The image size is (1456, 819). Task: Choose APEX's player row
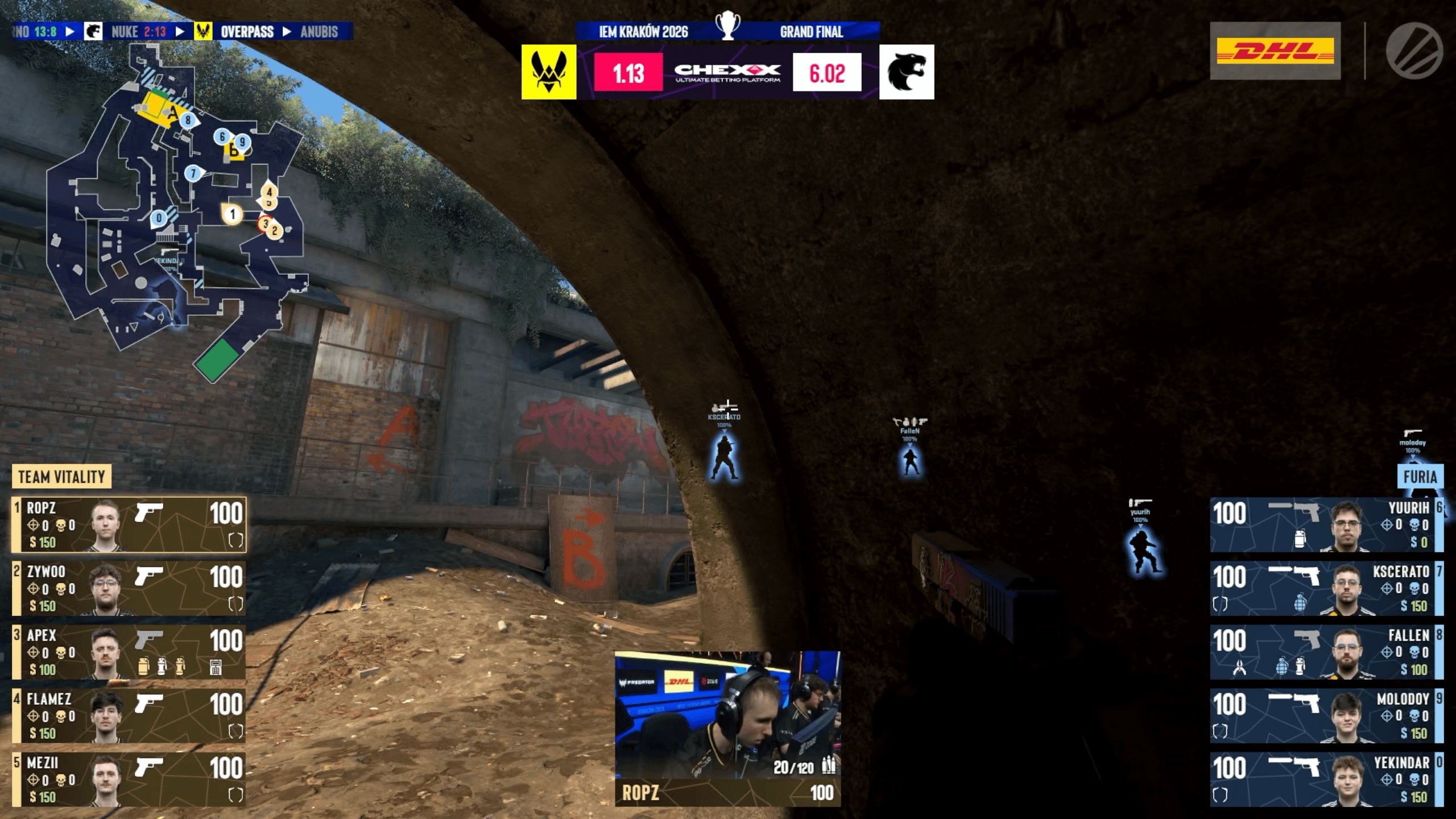(129, 652)
